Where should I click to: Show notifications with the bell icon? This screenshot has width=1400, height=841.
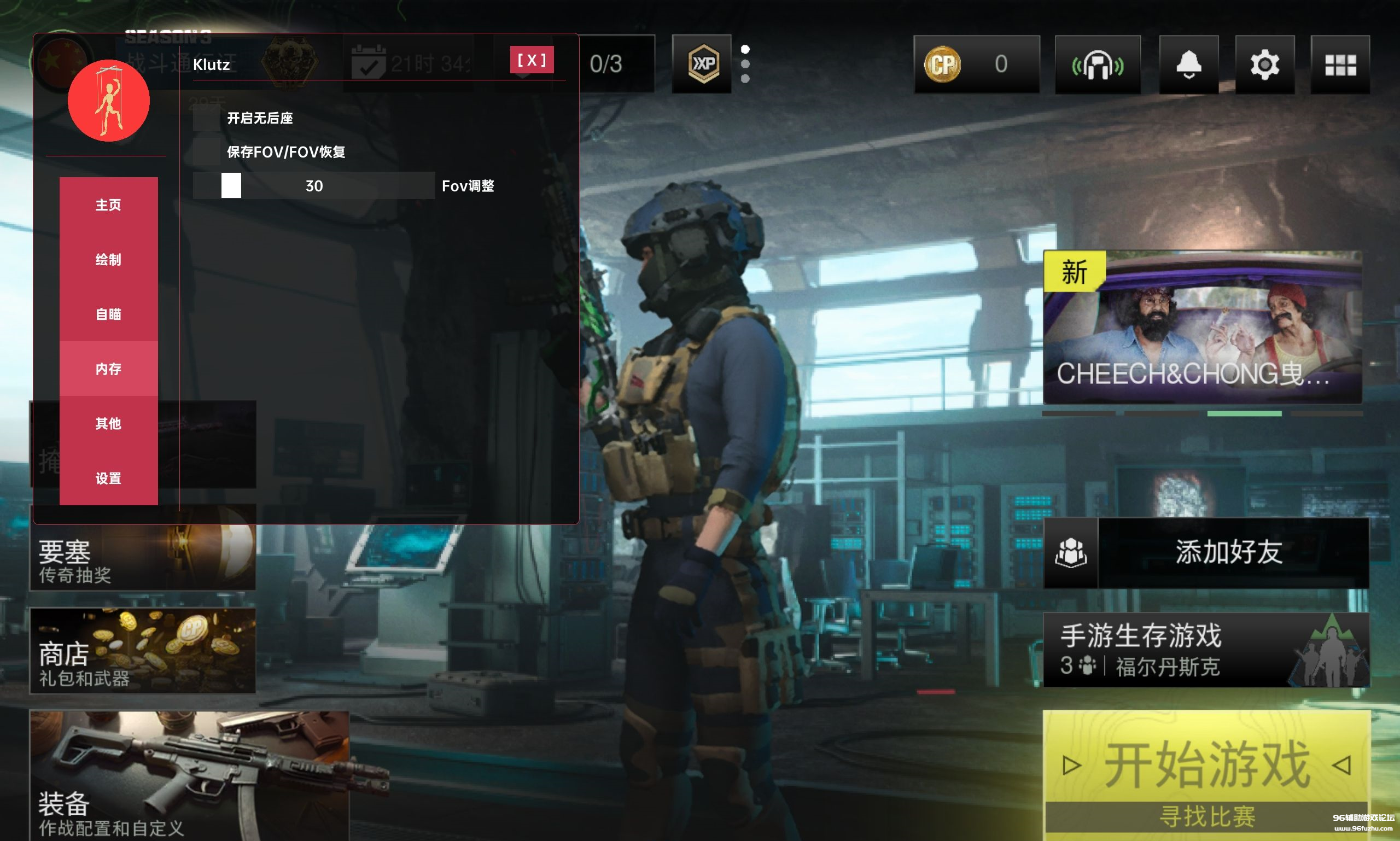[1188, 65]
